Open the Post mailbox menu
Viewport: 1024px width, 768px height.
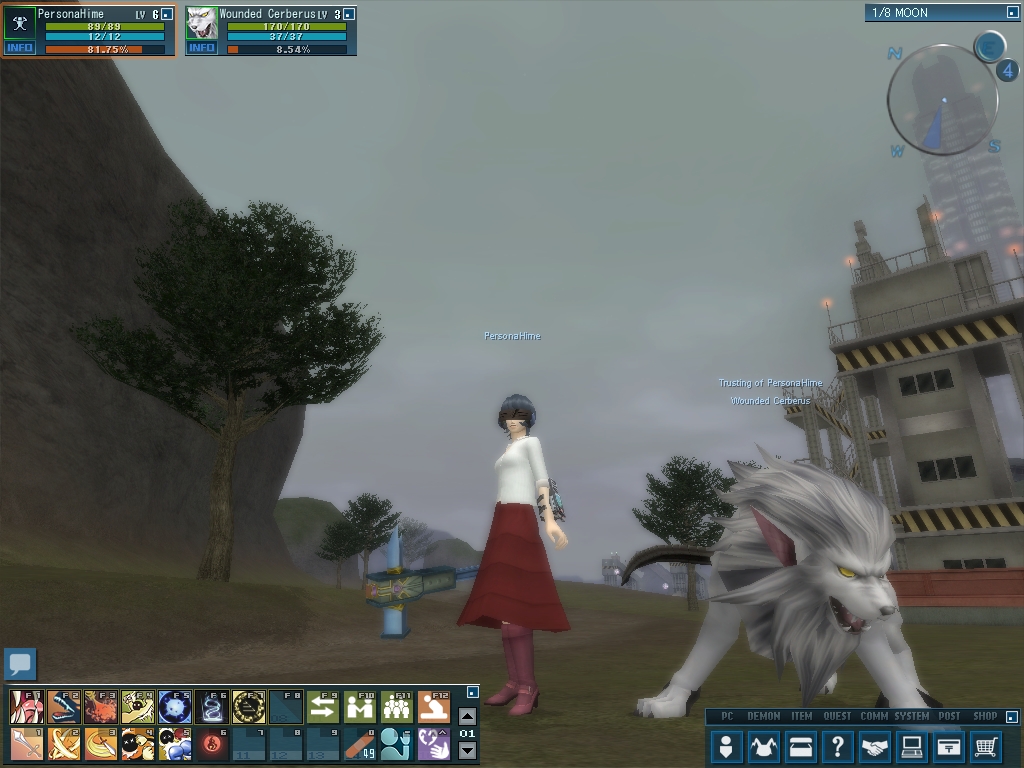pos(949,746)
